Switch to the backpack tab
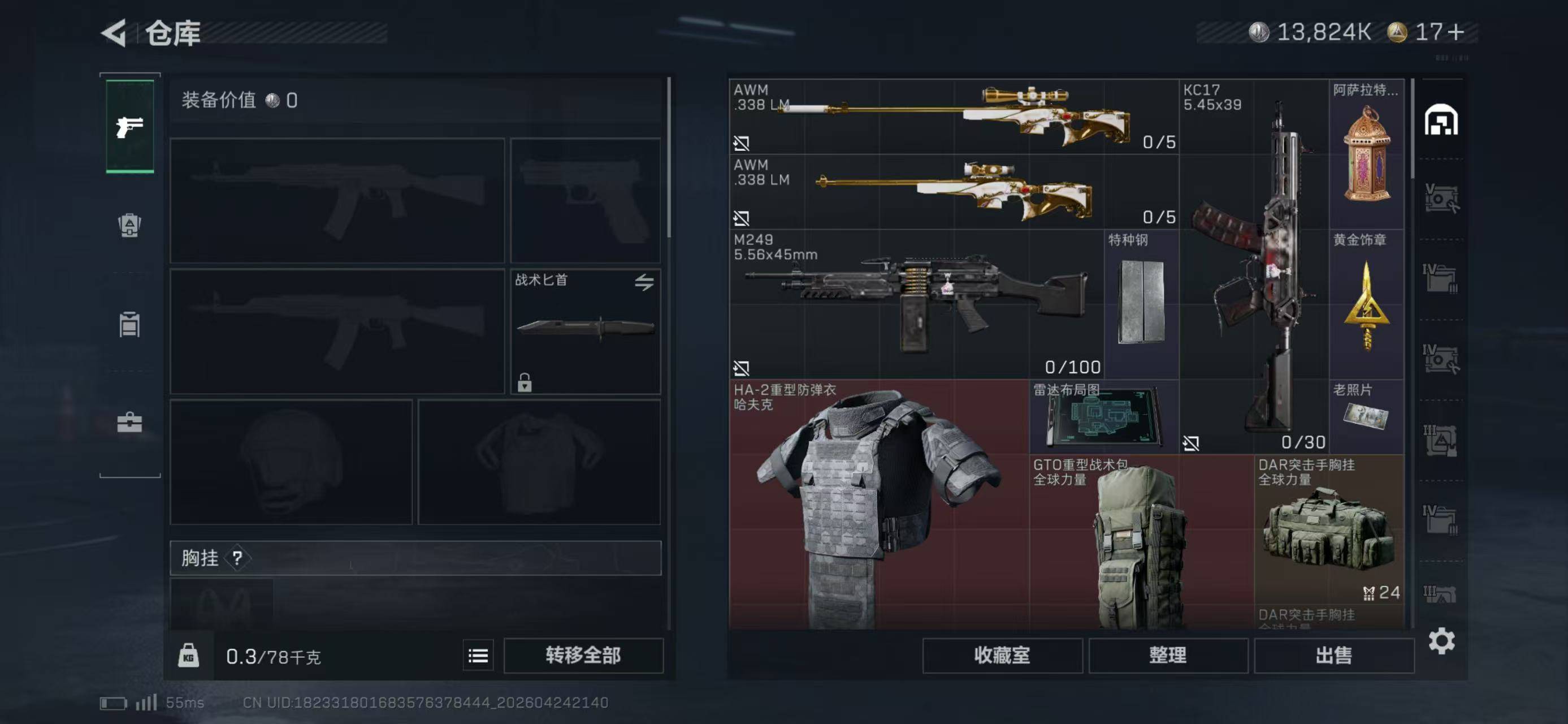The width and height of the screenshot is (1568, 724). point(129,225)
